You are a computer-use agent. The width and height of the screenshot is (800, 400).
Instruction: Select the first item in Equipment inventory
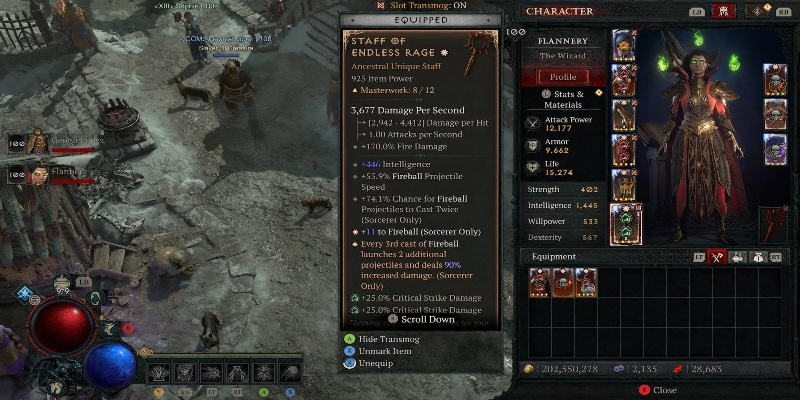[541, 282]
